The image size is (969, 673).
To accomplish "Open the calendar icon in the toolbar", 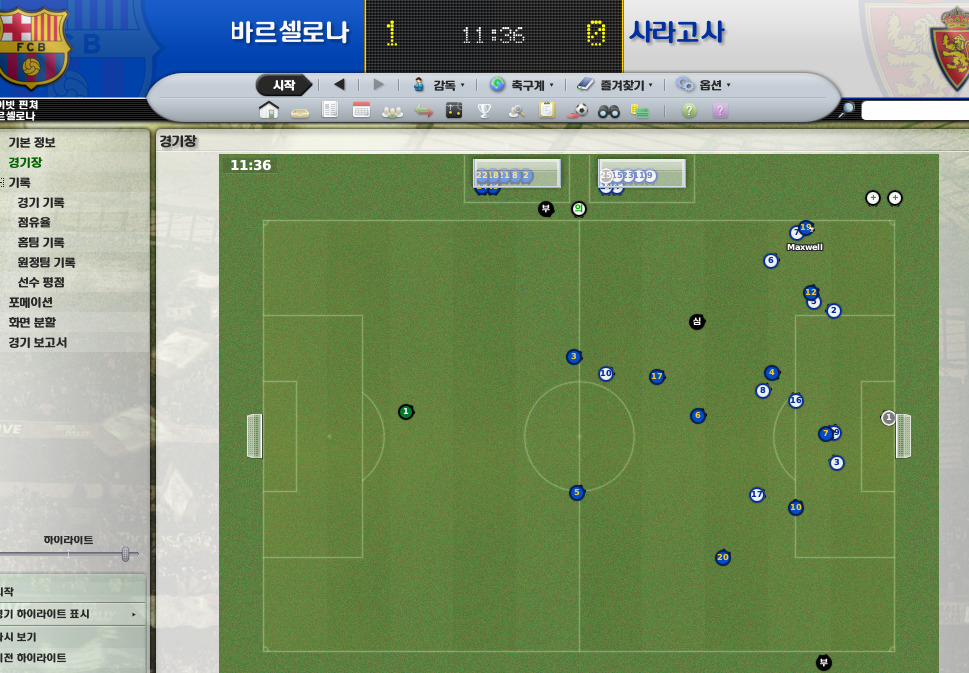I will (x=361, y=110).
